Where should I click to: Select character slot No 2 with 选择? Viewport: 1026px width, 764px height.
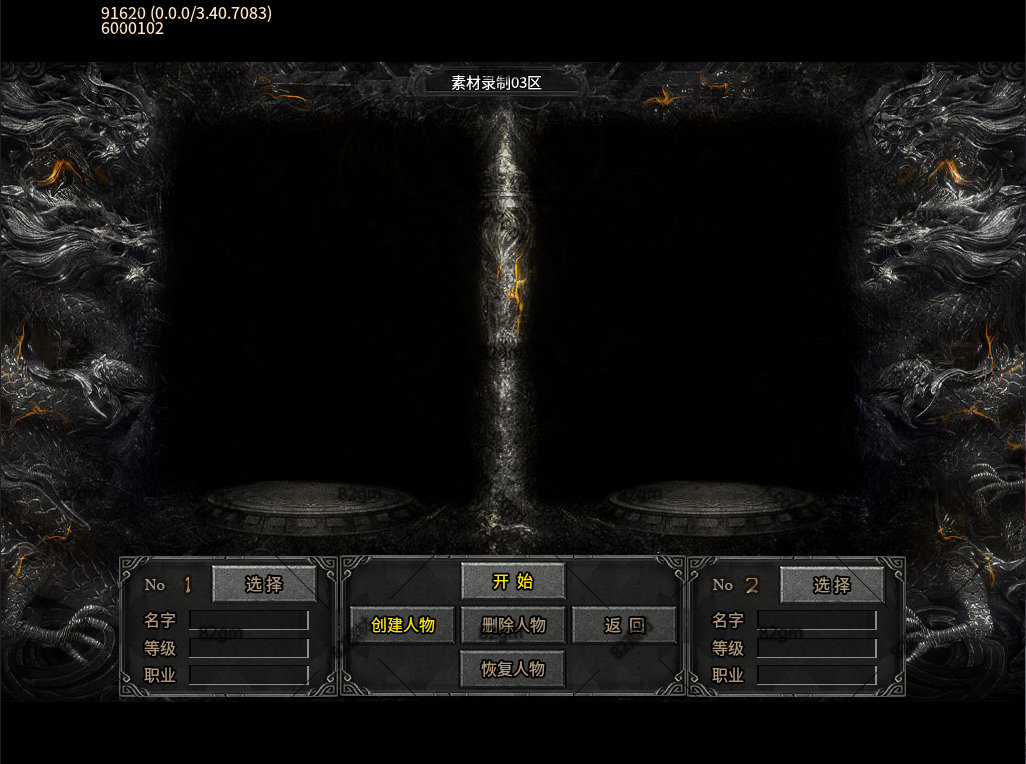831,585
